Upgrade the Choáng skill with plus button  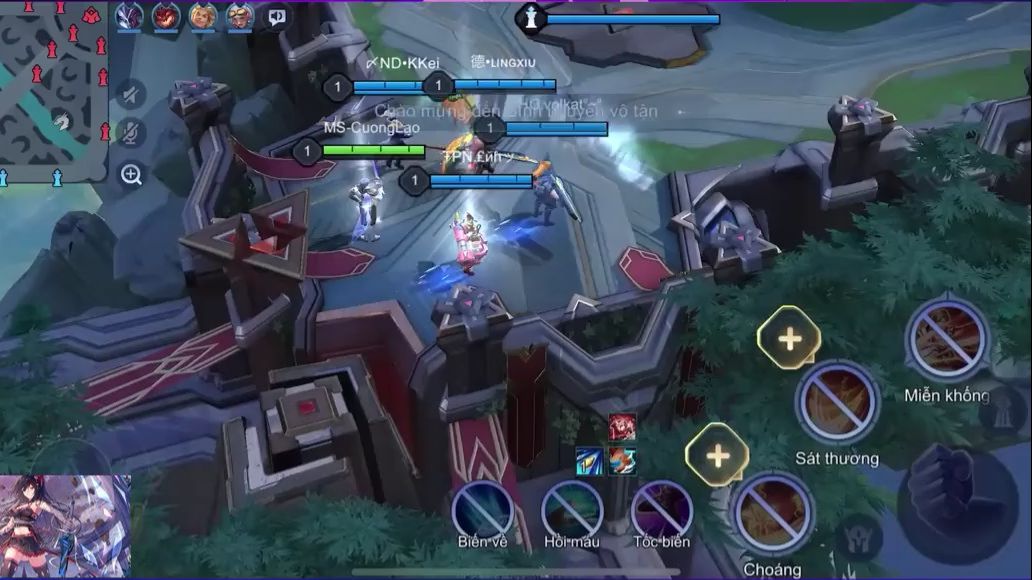coord(717,455)
